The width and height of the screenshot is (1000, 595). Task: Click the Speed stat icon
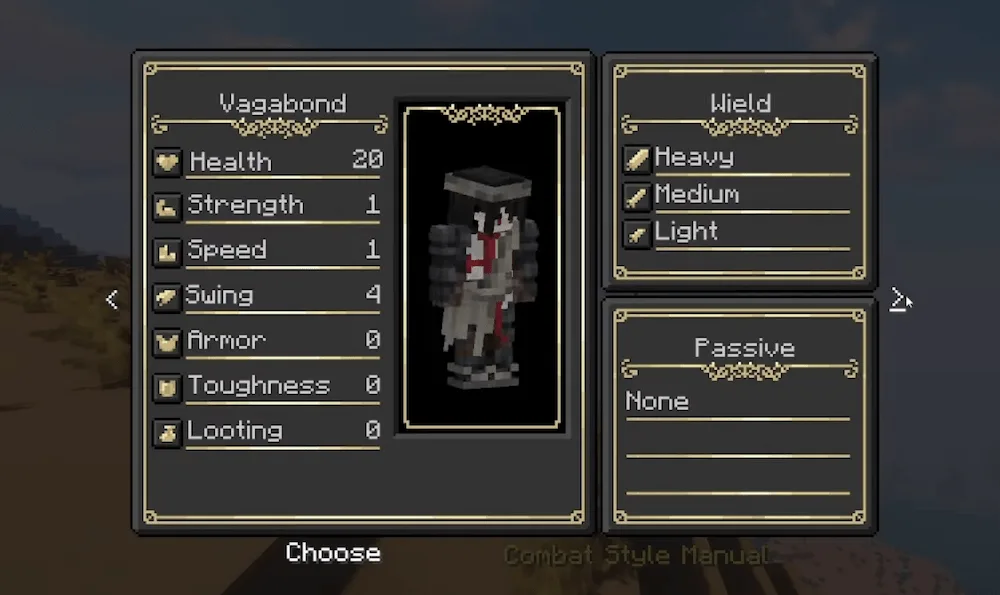tap(167, 252)
